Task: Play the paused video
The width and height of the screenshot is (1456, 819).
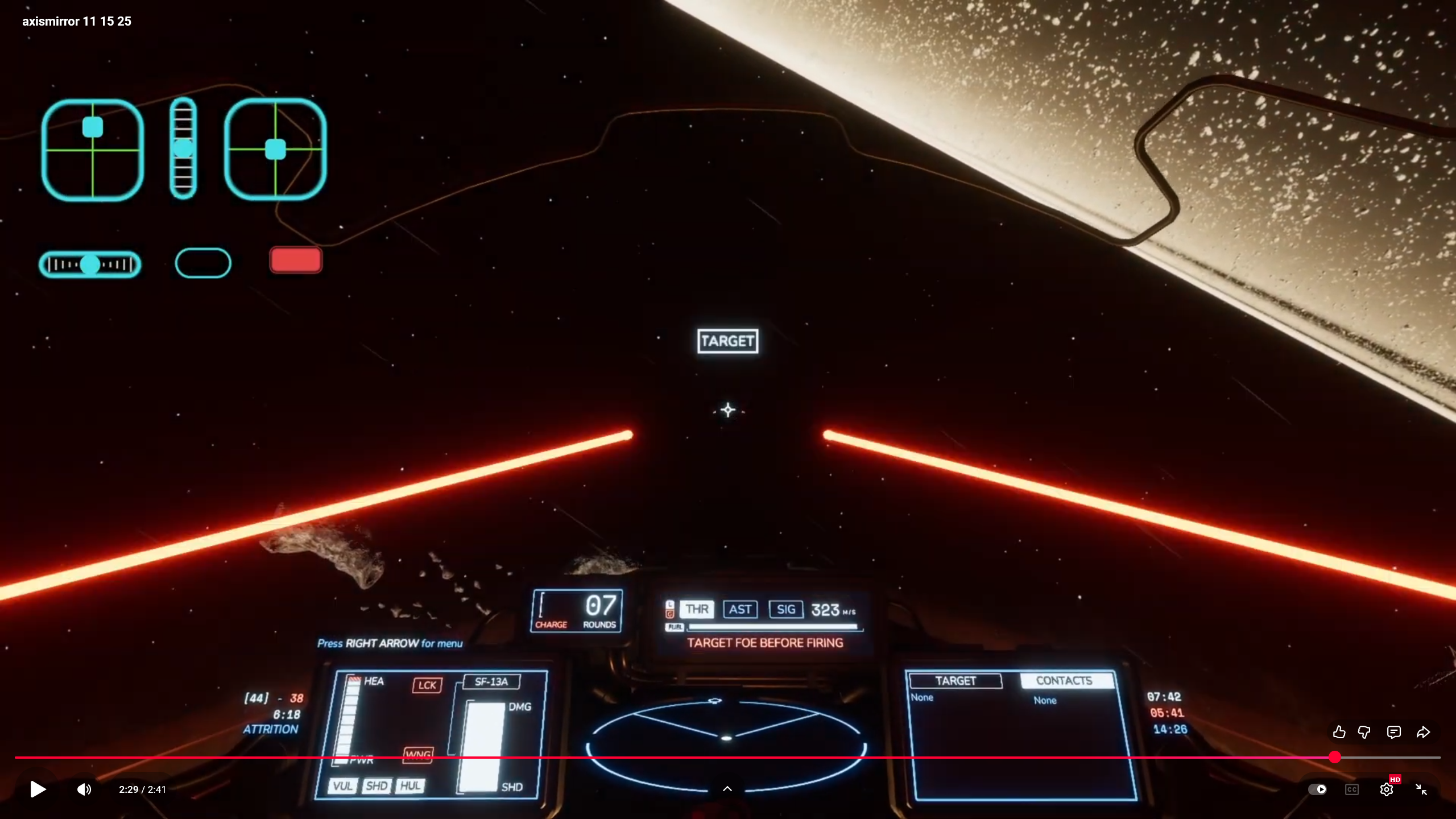Action: 38,789
